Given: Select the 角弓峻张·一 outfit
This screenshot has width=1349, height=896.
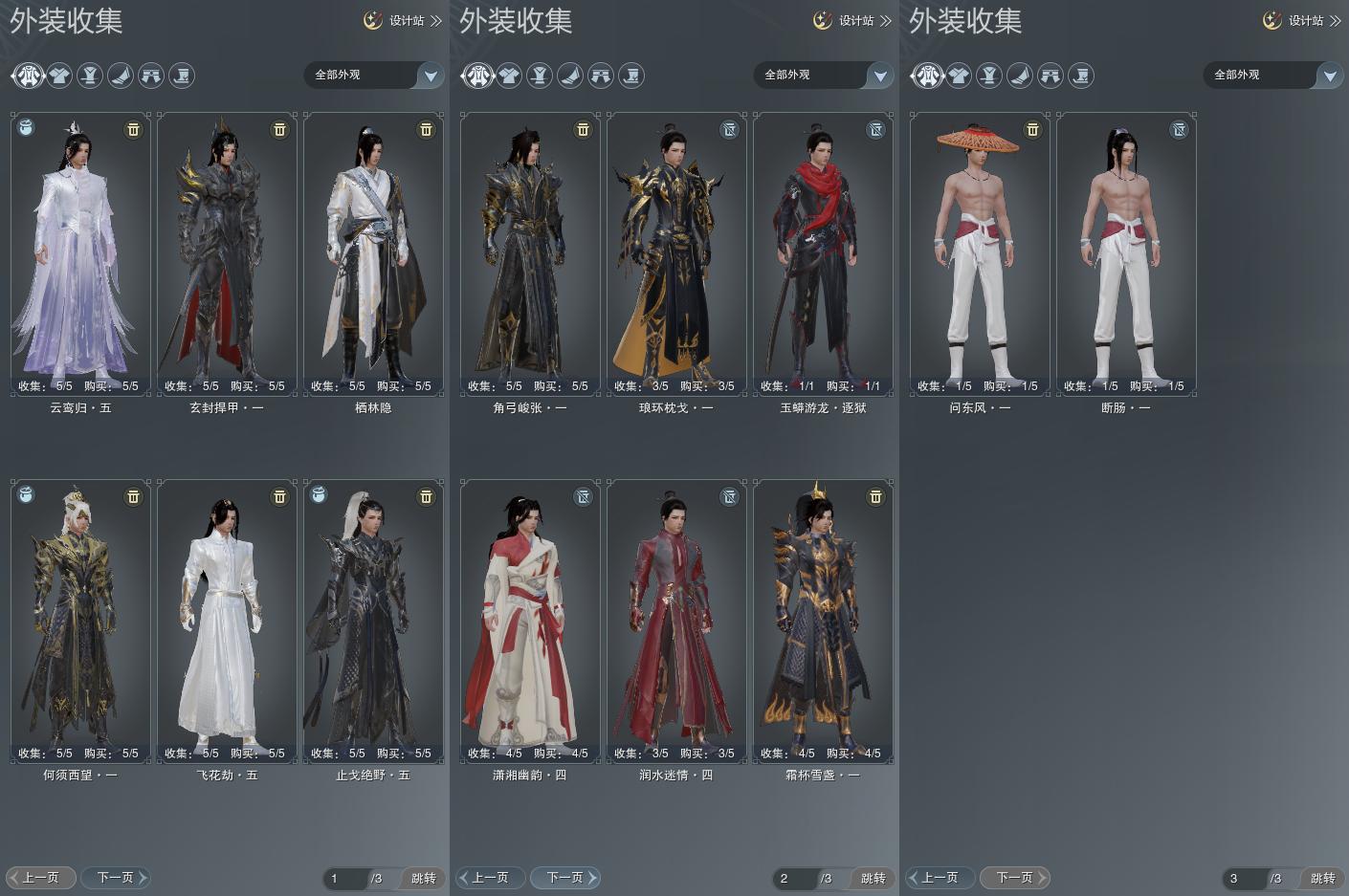Looking at the screenshot, I should [530, 253].
